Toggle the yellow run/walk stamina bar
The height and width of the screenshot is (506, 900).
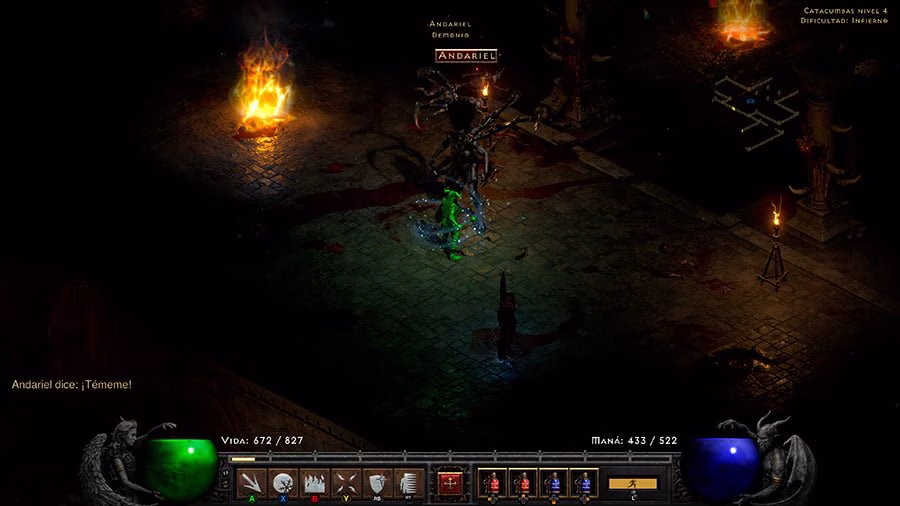point(633,483)
